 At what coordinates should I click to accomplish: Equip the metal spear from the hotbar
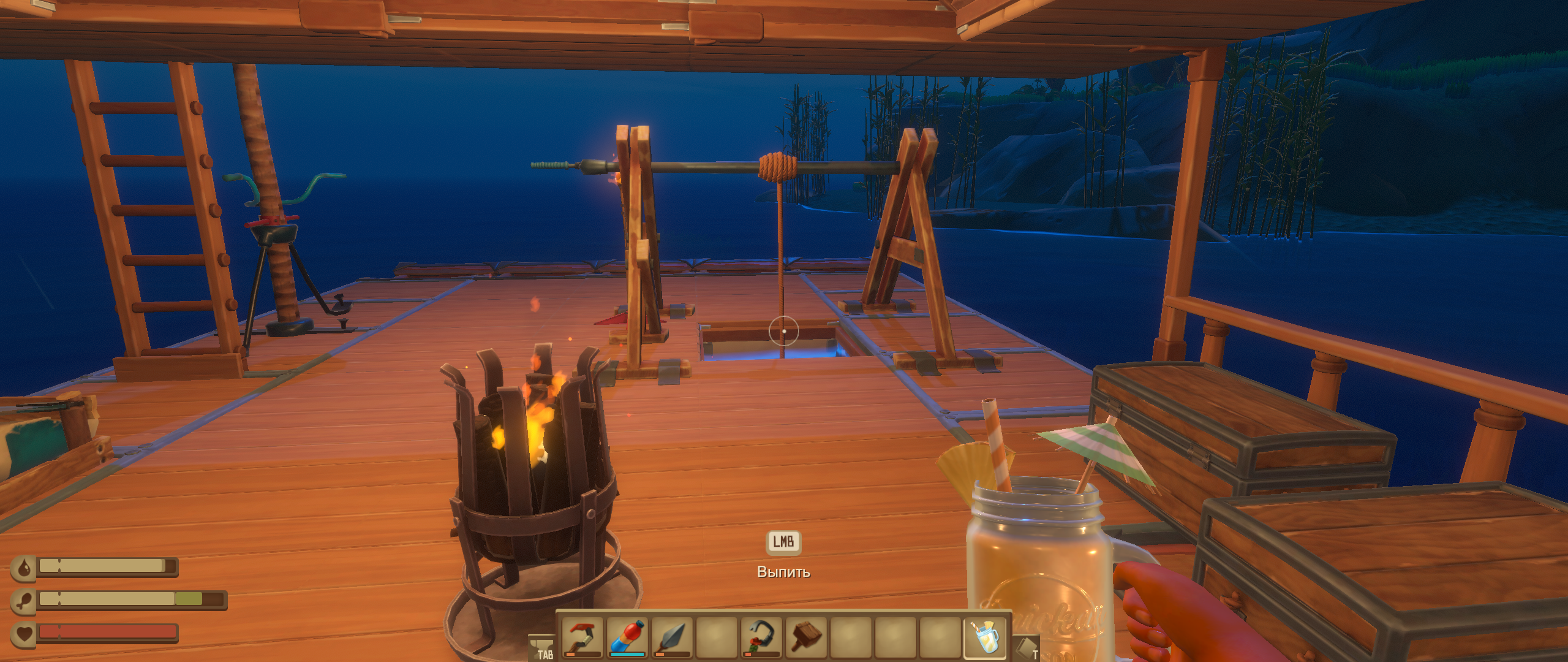[672, 637]
